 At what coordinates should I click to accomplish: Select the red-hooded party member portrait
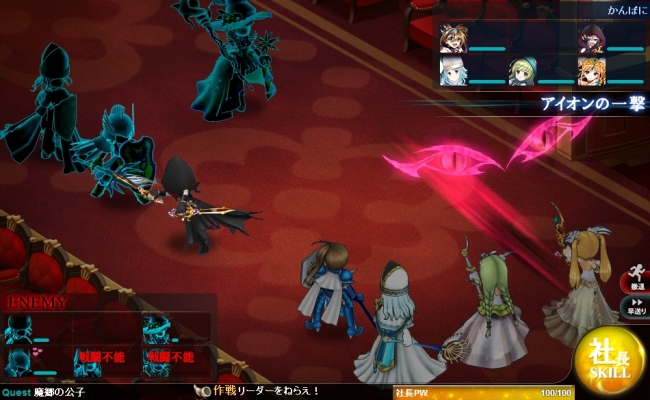tap(590, 38)
